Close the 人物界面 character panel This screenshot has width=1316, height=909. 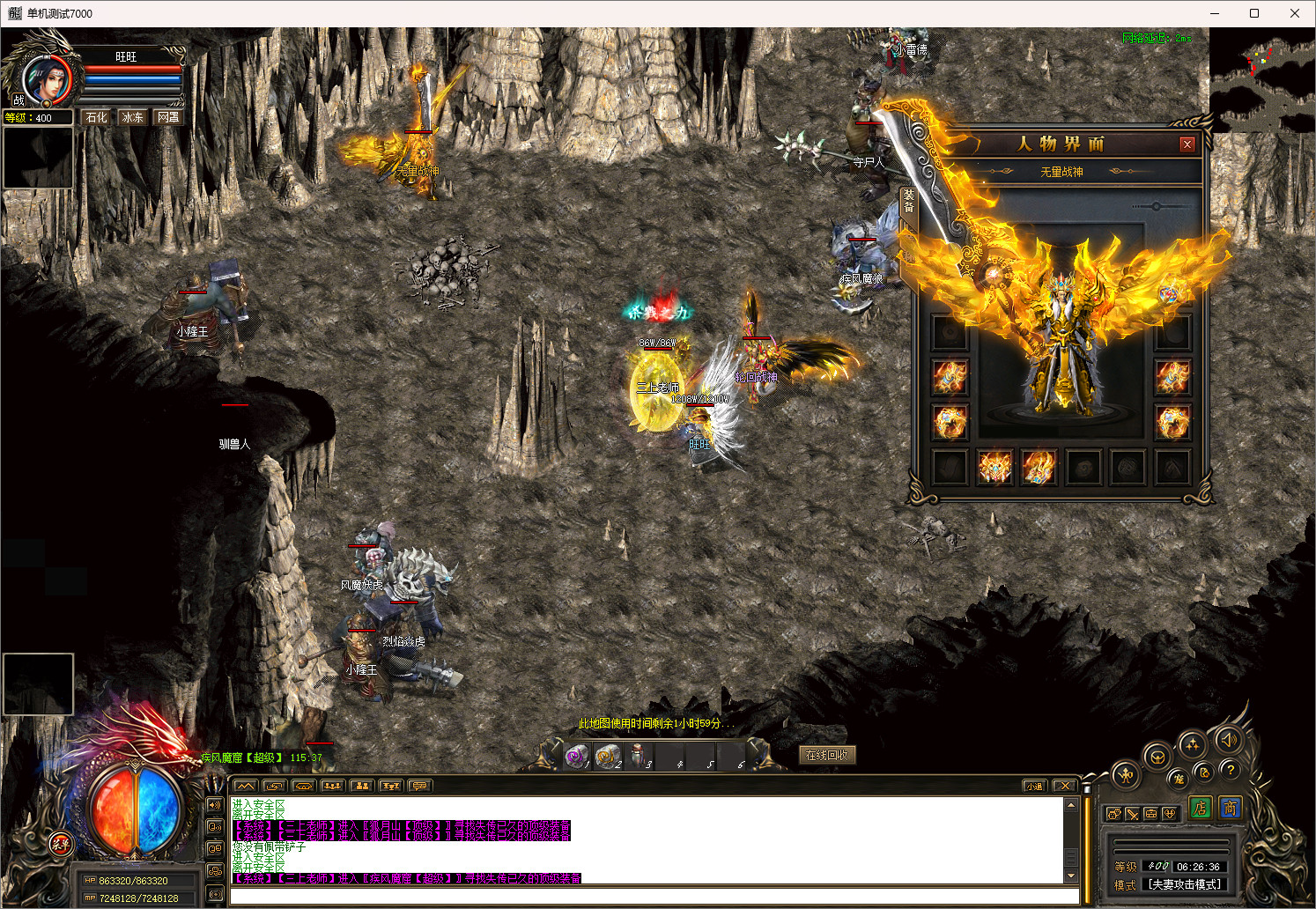tap(1187, 144)
